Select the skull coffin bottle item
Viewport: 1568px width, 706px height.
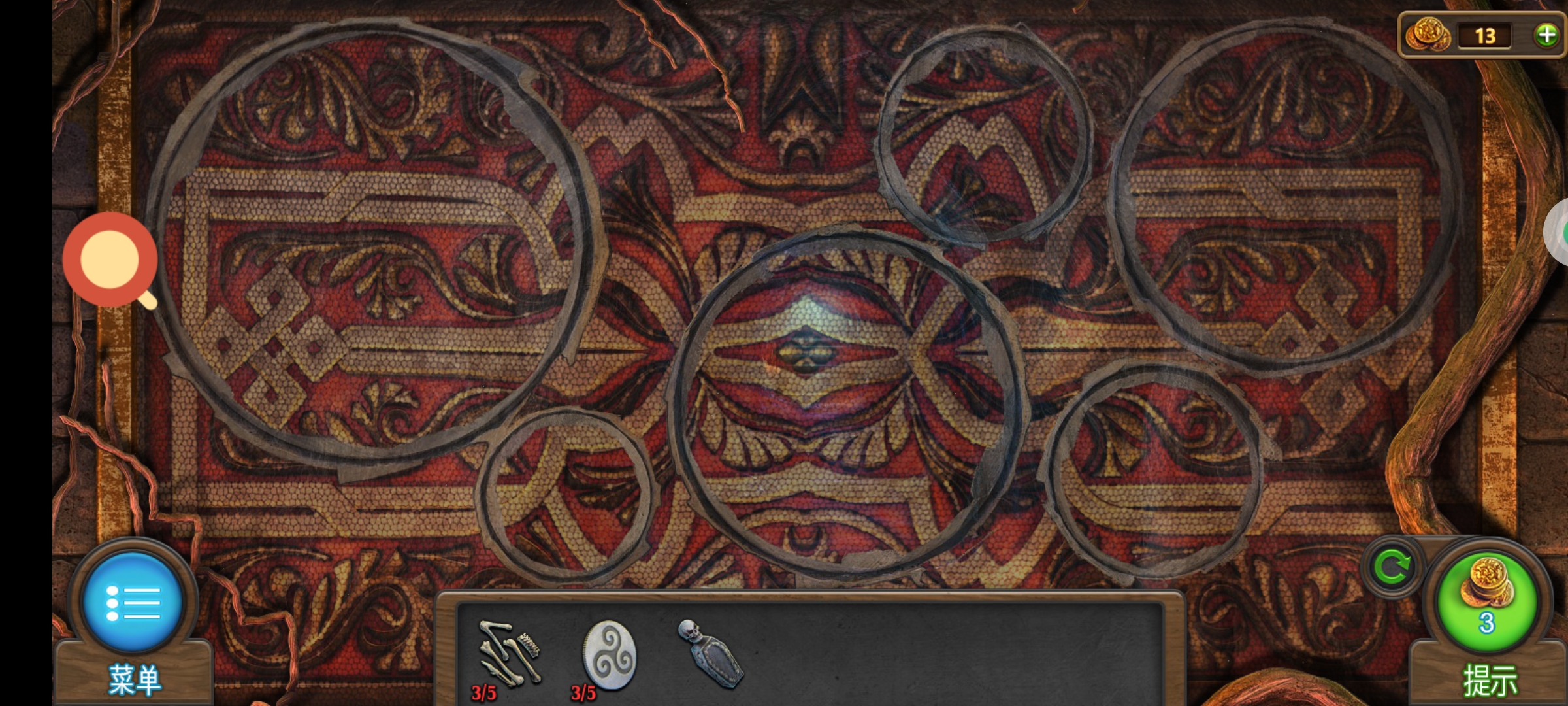[x=710, y=654]
